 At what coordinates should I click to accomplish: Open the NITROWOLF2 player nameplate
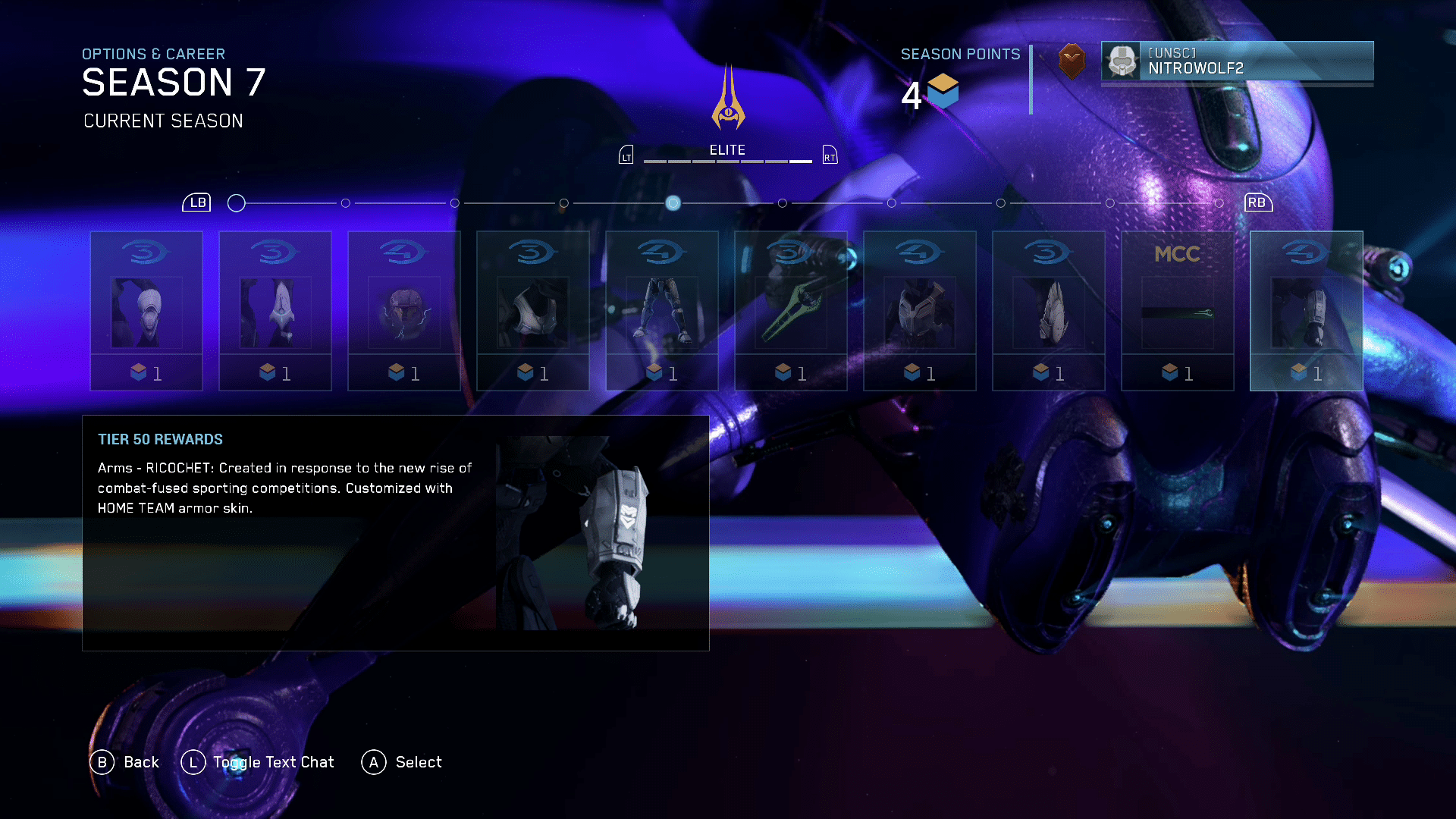(x=1236, y=61)
